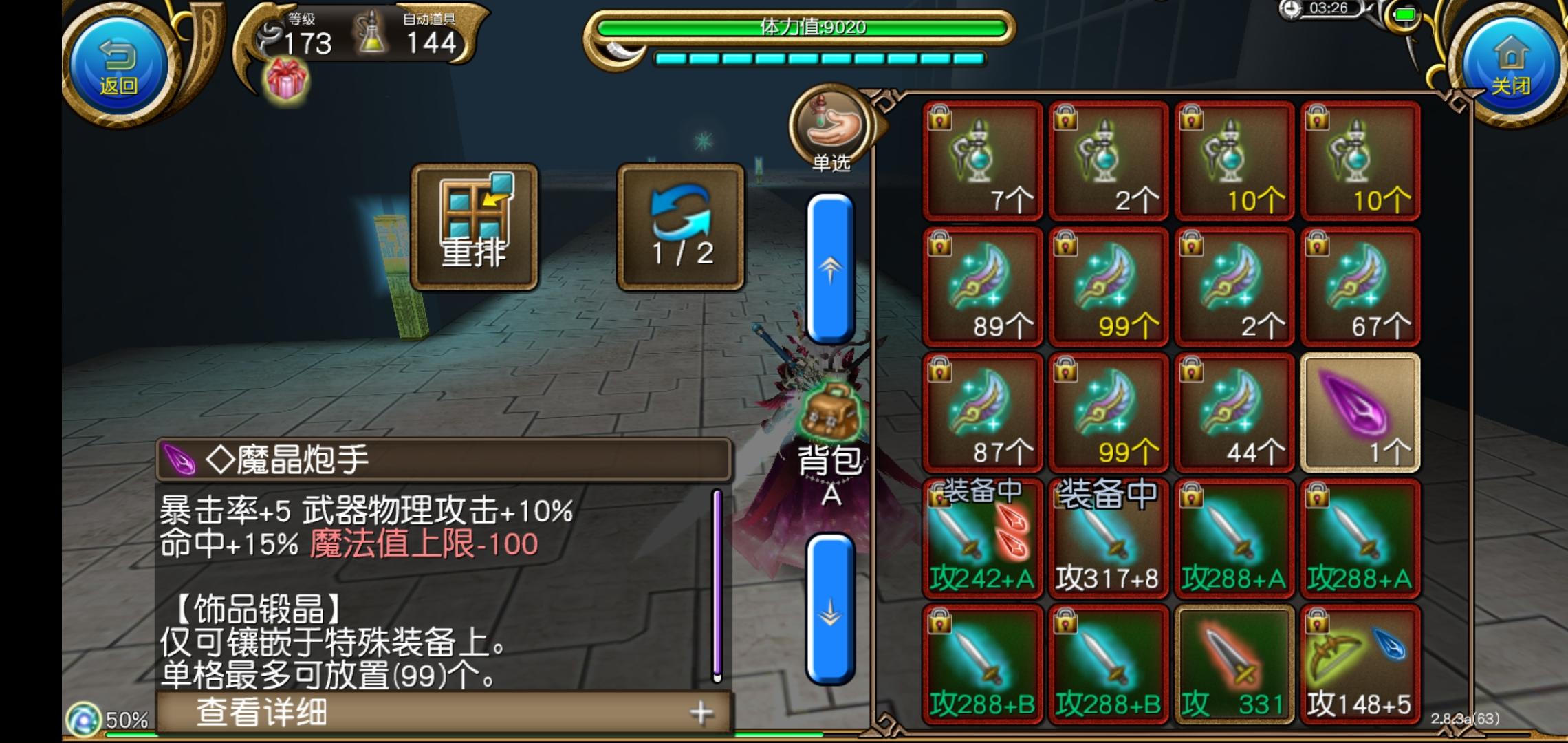The width and height of the screenshot is (1568, 743).
Task: Click the blue up arrow to scroll inventory
Action: (829, 268)
